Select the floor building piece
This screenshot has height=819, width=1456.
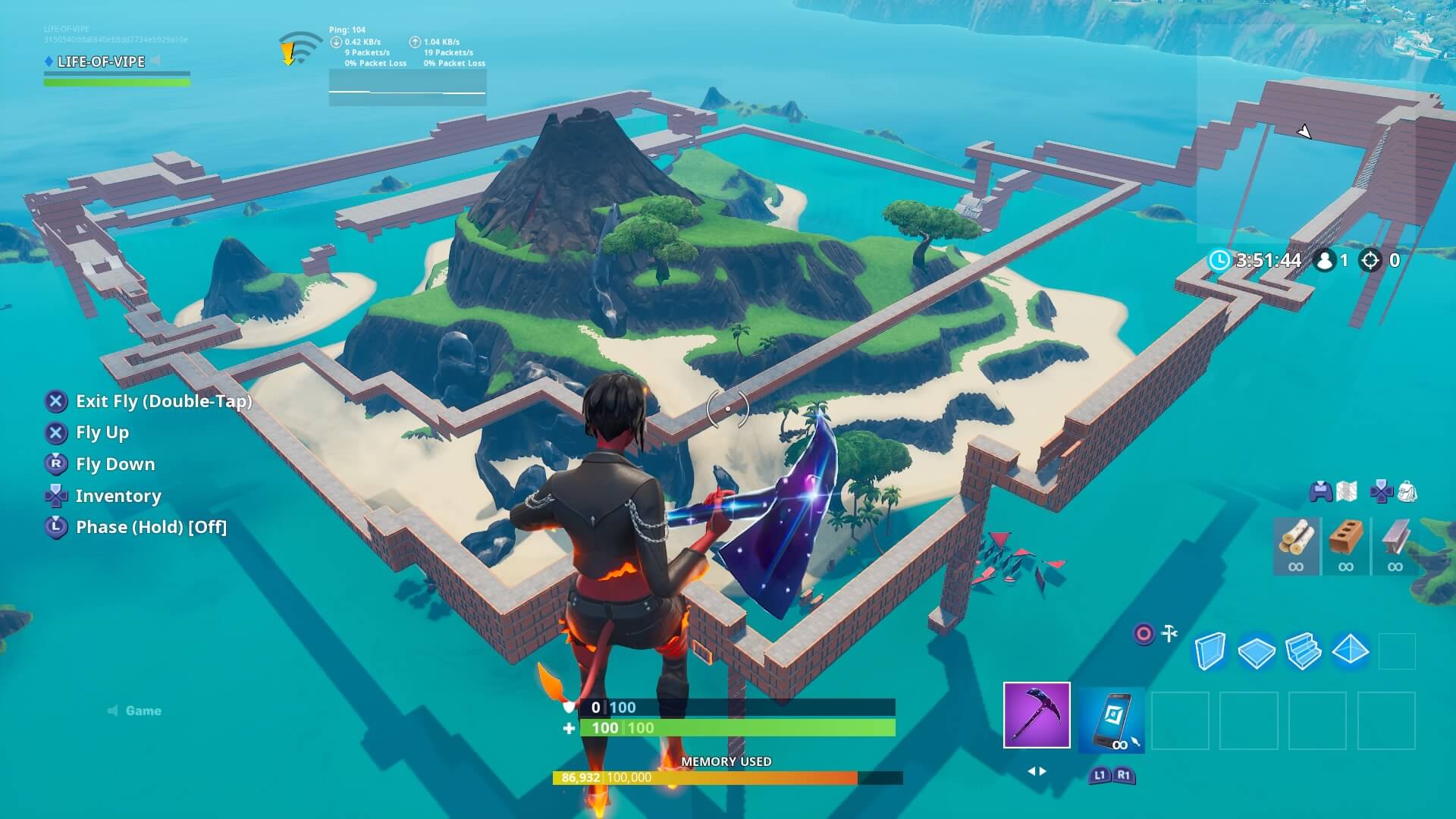tap(1256, 650)
